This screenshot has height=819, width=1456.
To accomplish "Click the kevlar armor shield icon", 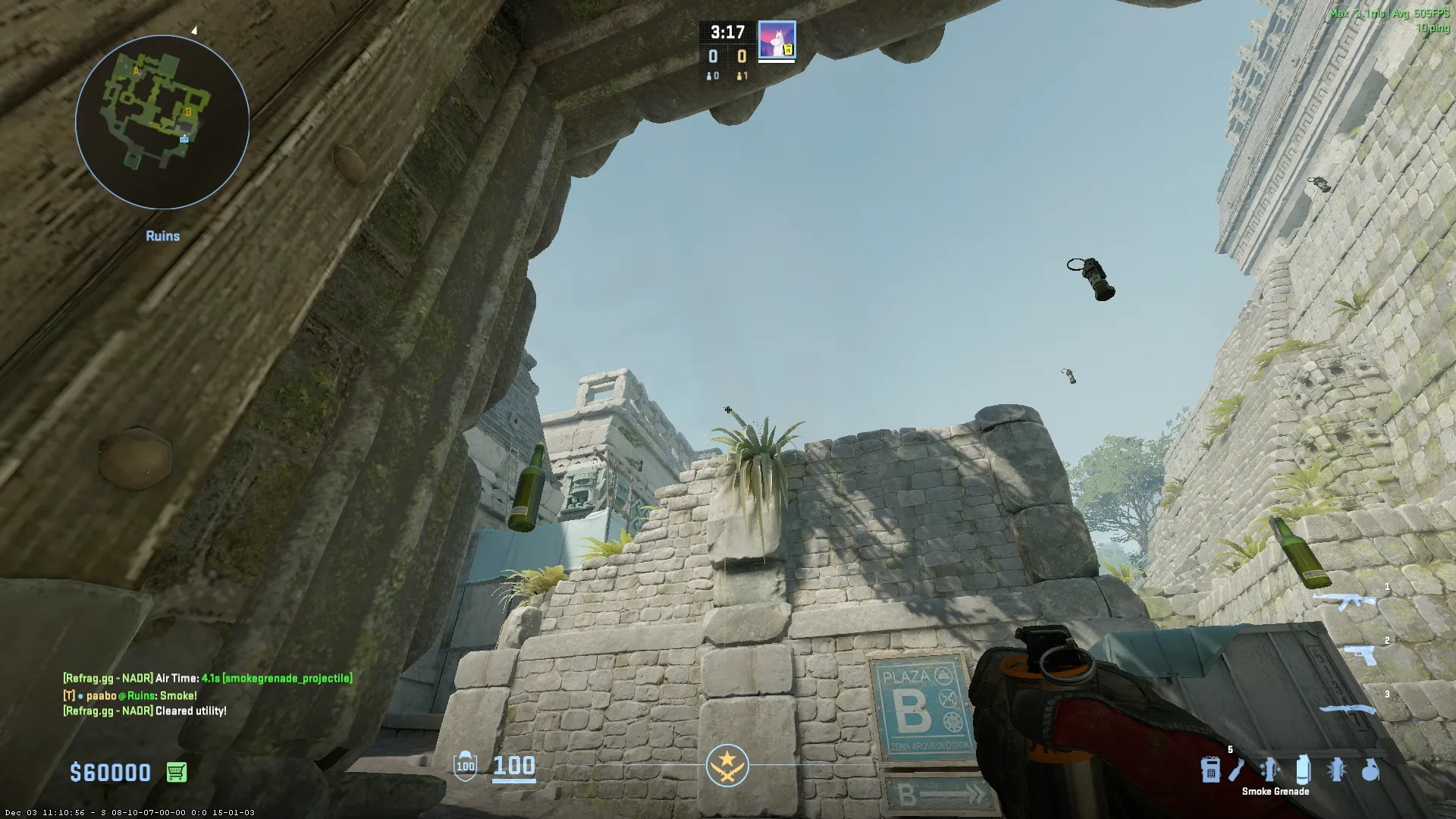I will [465, 766].
